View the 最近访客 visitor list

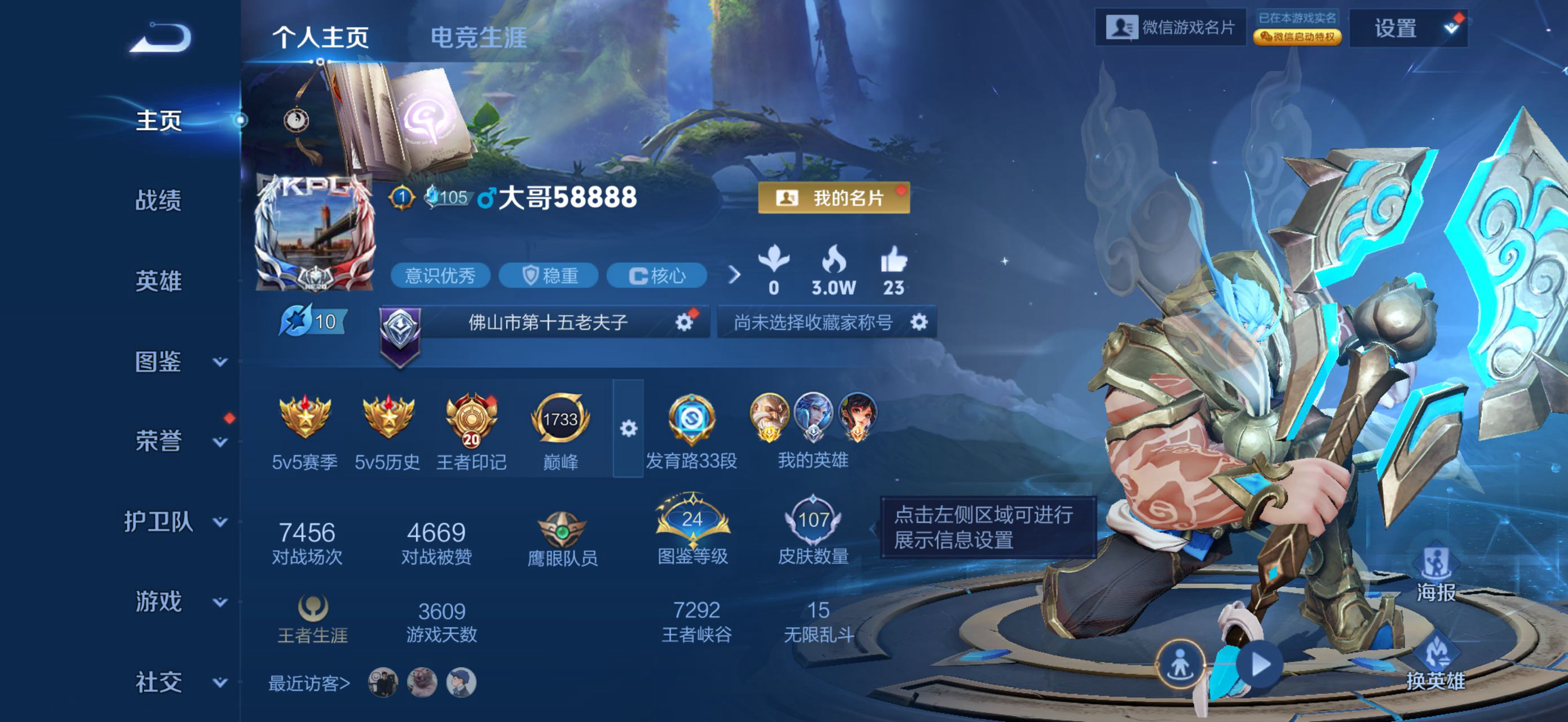coord(309,683)
